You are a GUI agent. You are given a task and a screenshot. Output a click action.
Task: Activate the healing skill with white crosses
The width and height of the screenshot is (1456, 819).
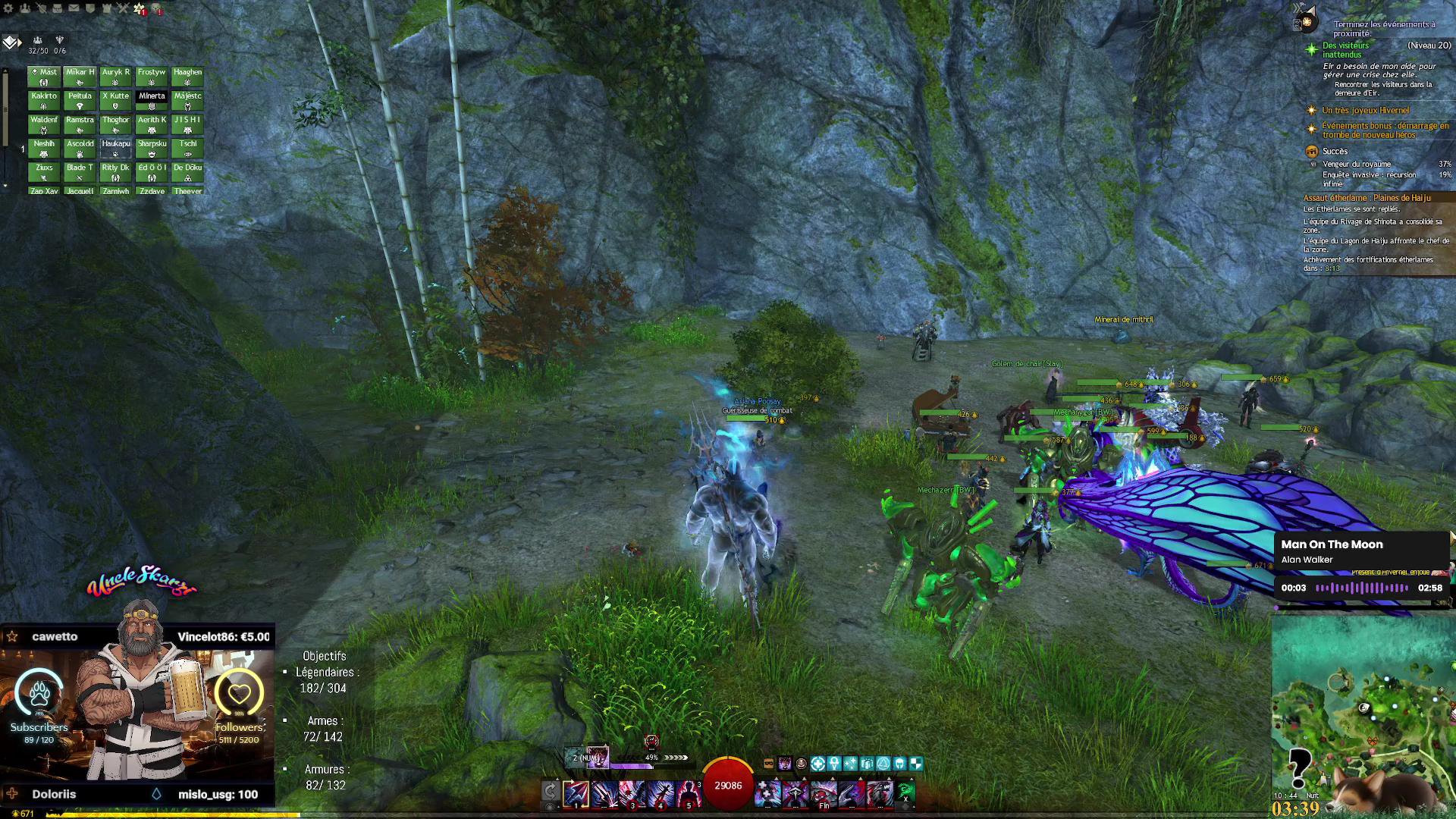tap(767, 793)
